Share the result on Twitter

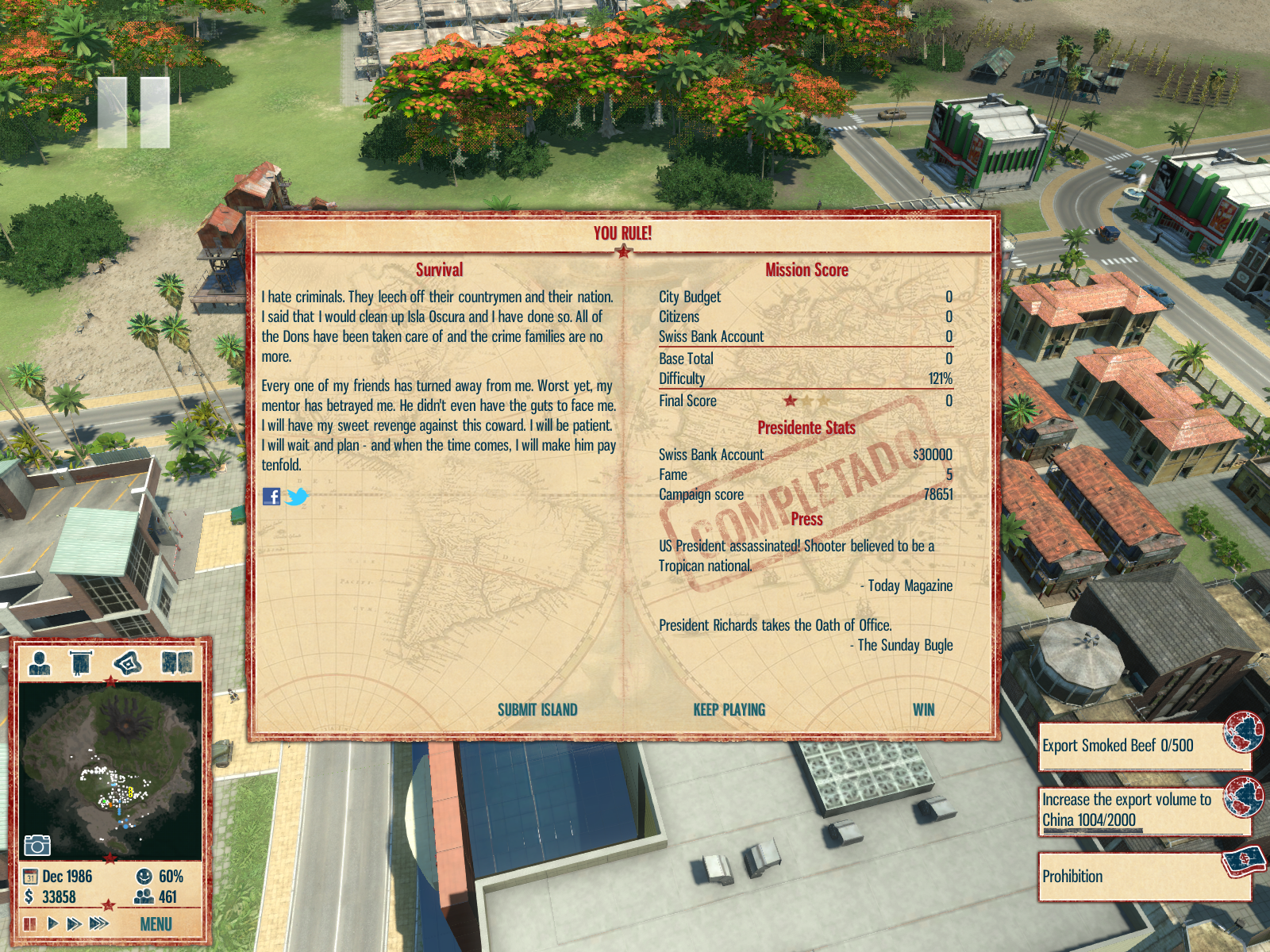click(x=297, y=497)
